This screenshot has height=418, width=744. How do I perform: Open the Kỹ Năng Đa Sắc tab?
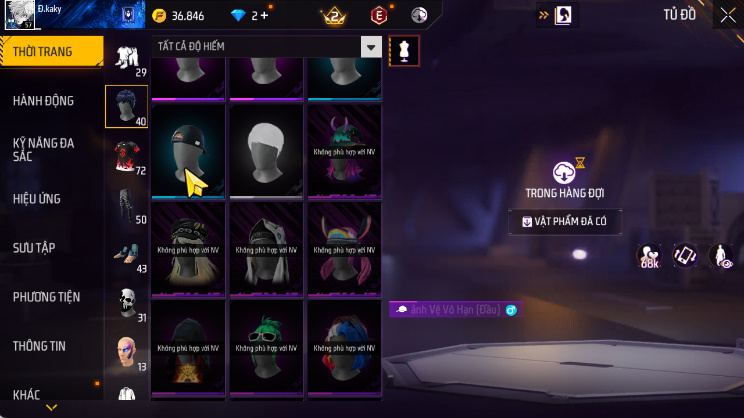point(45,150)
